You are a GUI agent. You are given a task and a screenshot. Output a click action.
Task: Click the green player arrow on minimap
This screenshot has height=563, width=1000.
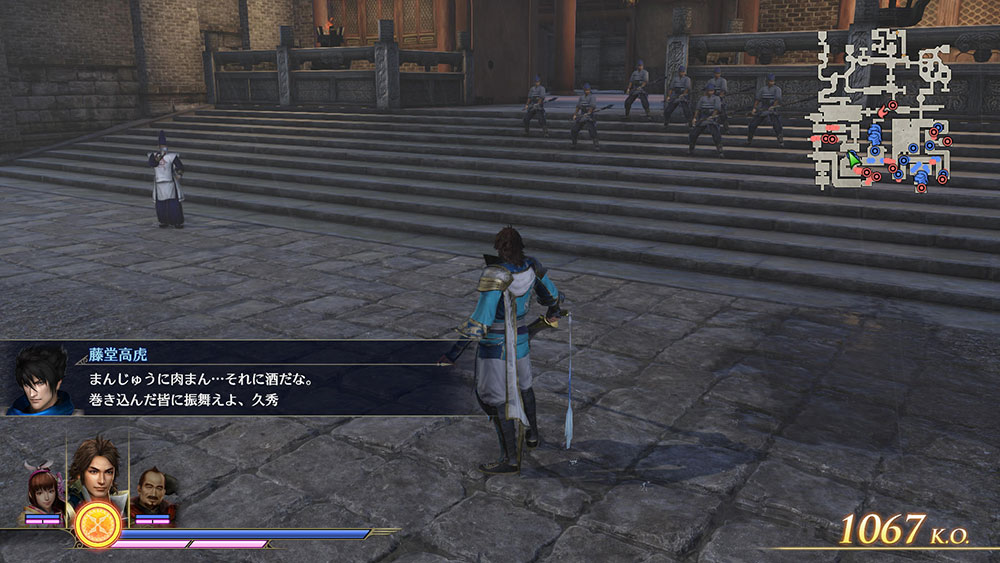[x=854, y=160]
